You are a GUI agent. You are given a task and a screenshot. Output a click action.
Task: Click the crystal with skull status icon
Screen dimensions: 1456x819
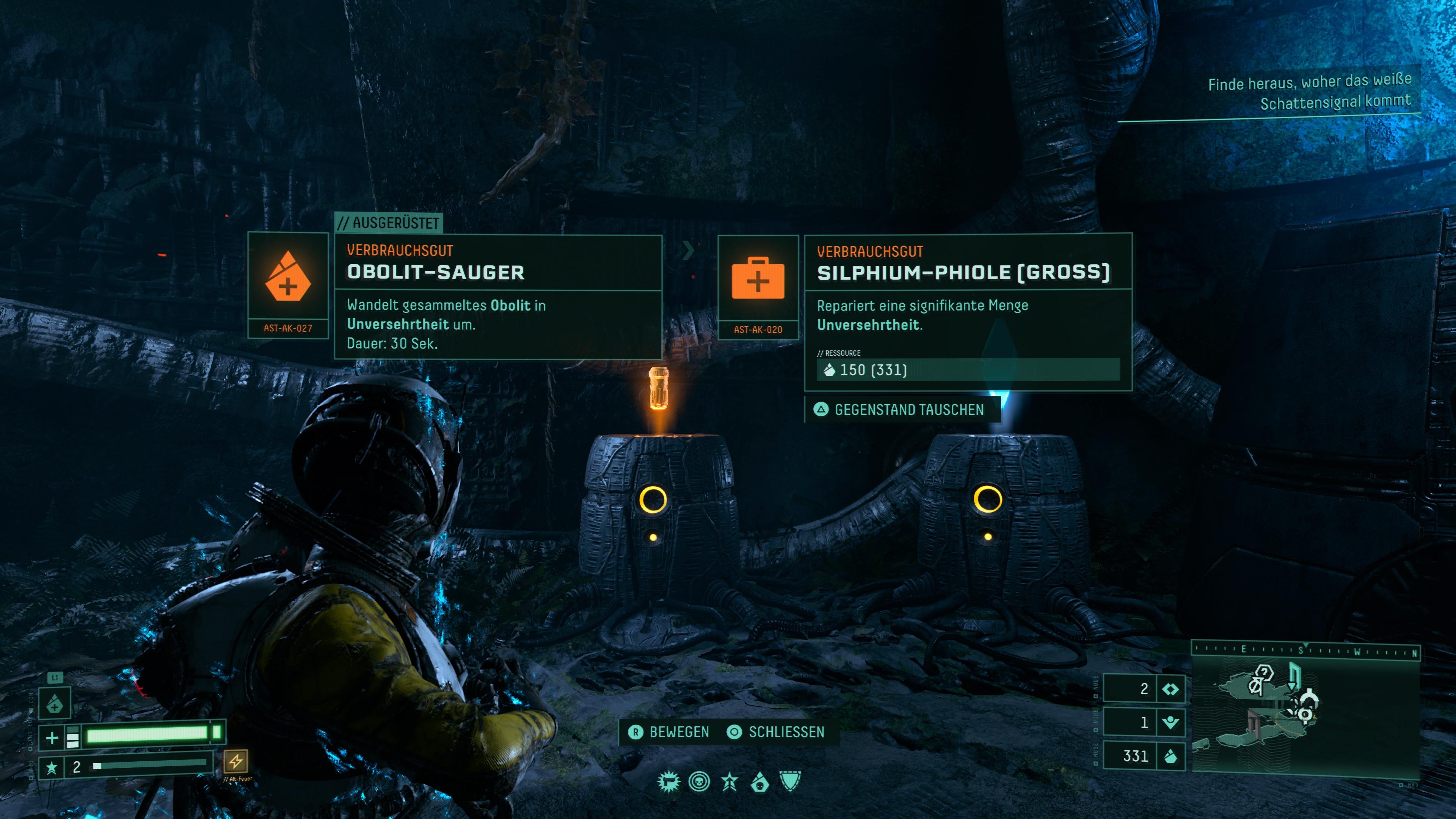[759, 782]
